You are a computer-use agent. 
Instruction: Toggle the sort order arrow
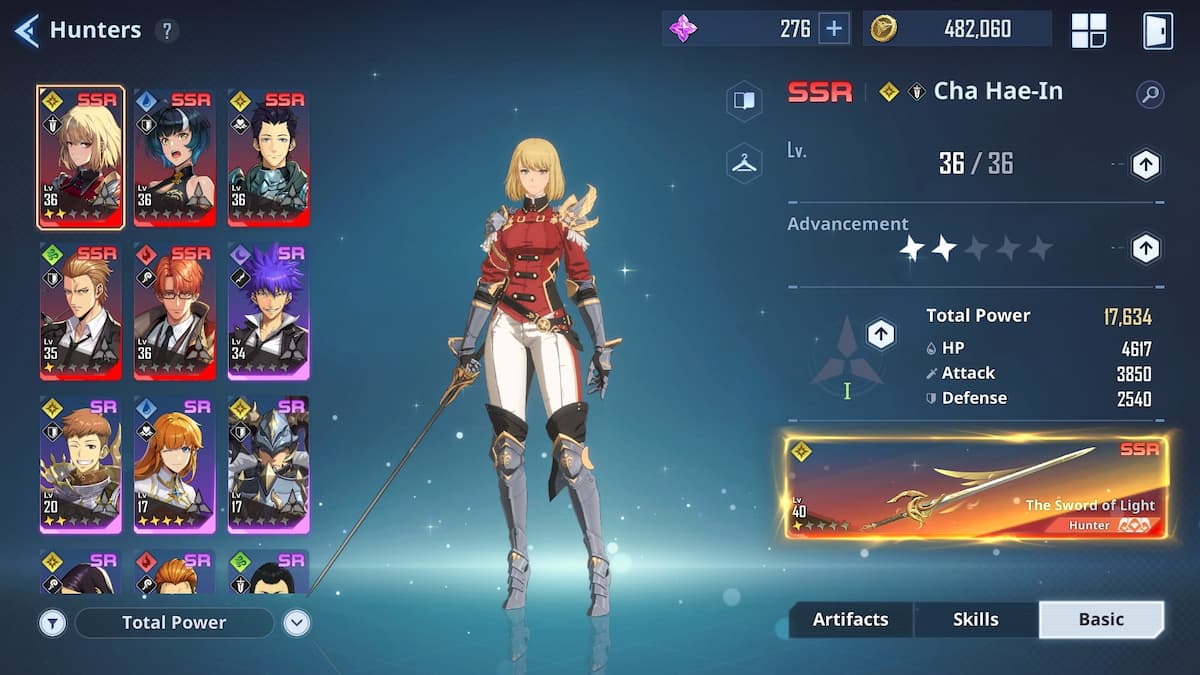tap(296, 623)
